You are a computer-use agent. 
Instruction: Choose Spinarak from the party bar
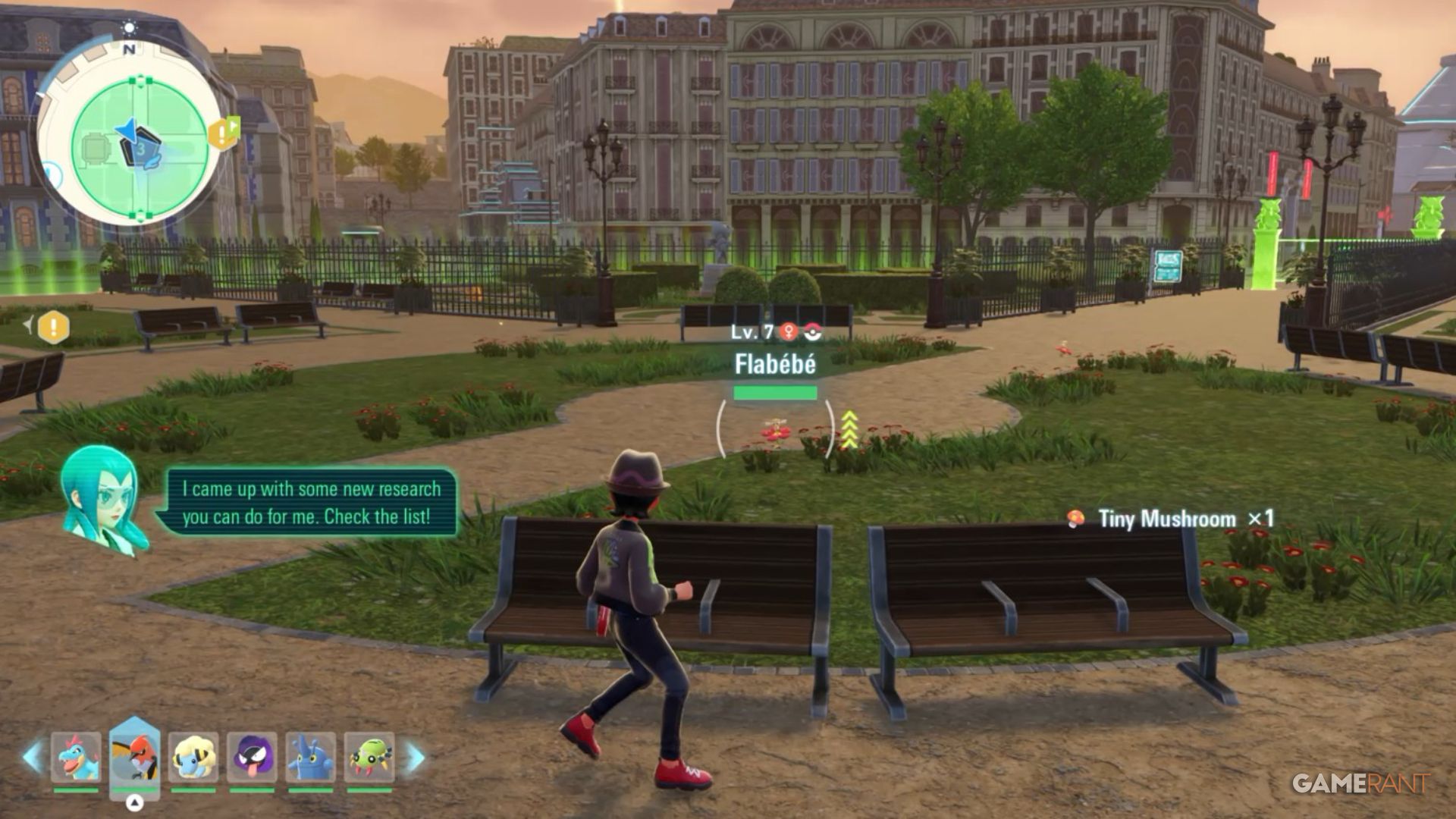coord(369,757)
